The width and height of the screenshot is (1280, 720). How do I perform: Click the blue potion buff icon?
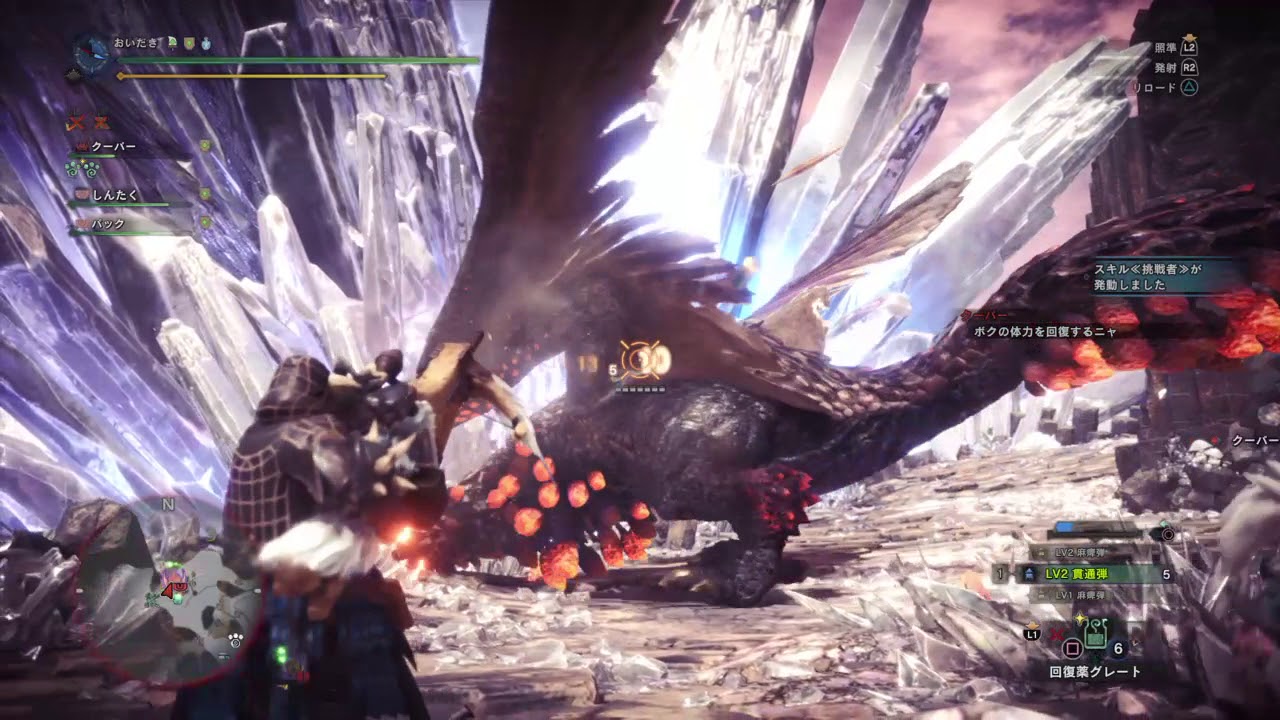[x=206, y=44]
